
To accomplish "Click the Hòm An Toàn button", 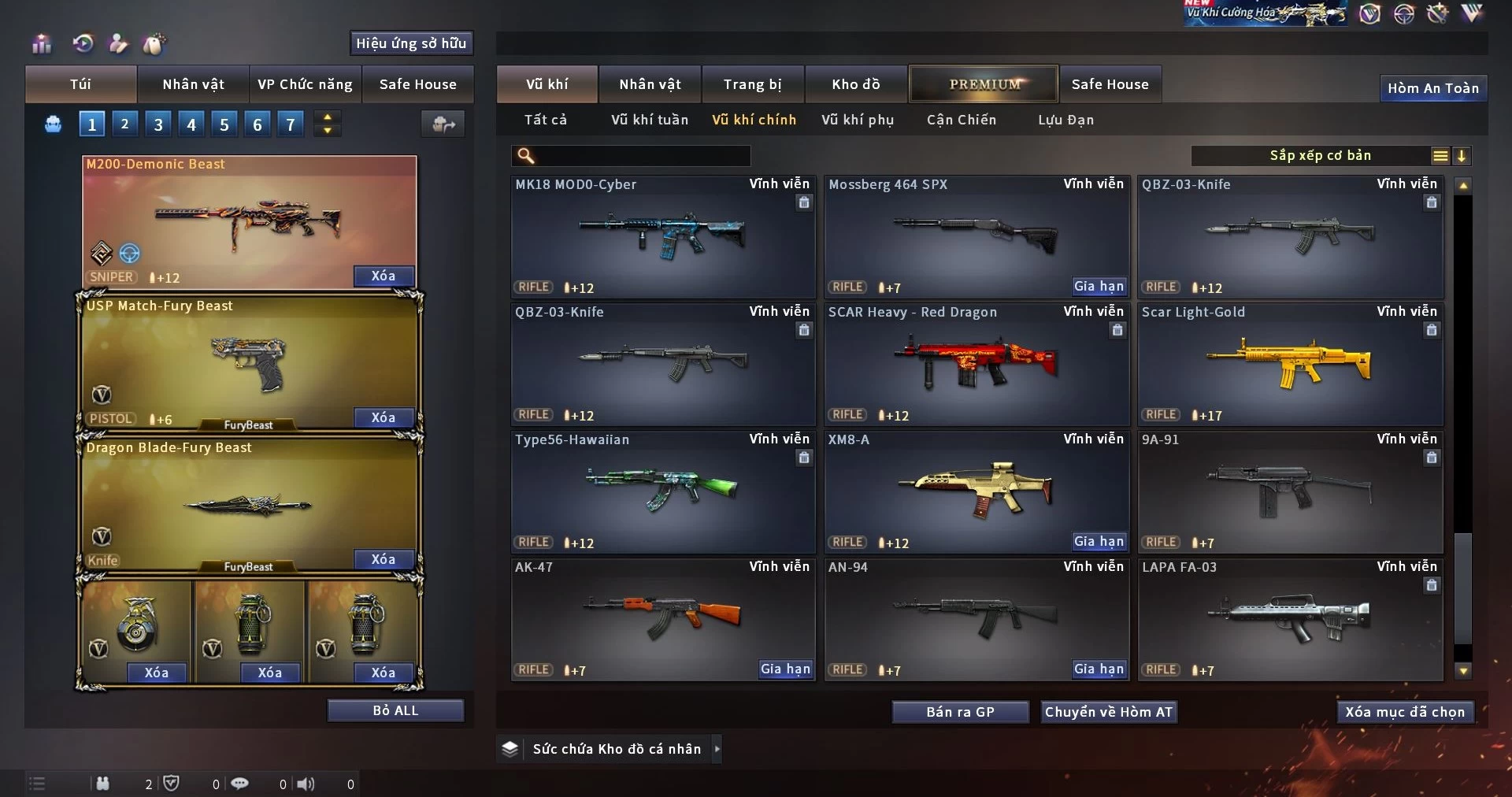I will tap(1432, 88).
